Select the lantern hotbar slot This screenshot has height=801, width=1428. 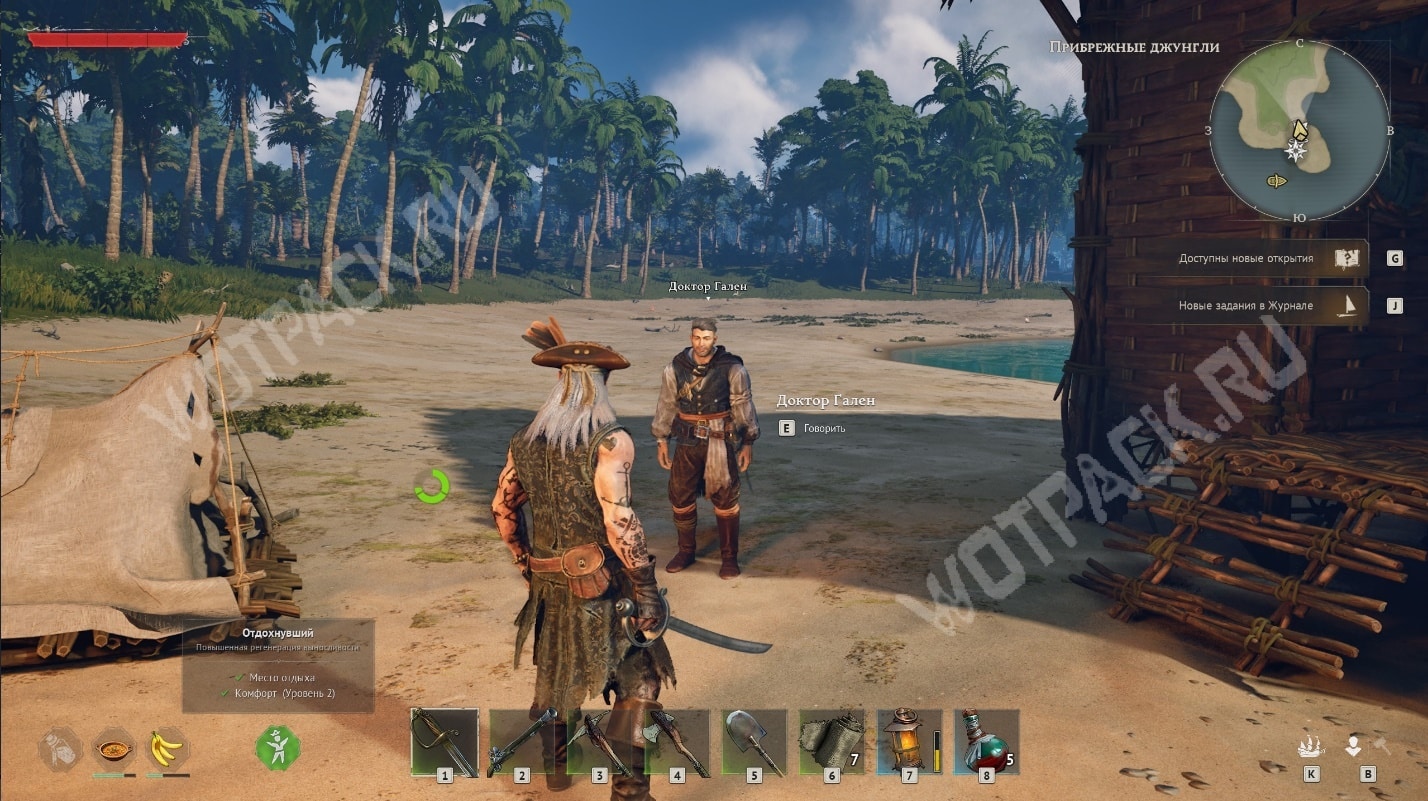click(909, 742)
